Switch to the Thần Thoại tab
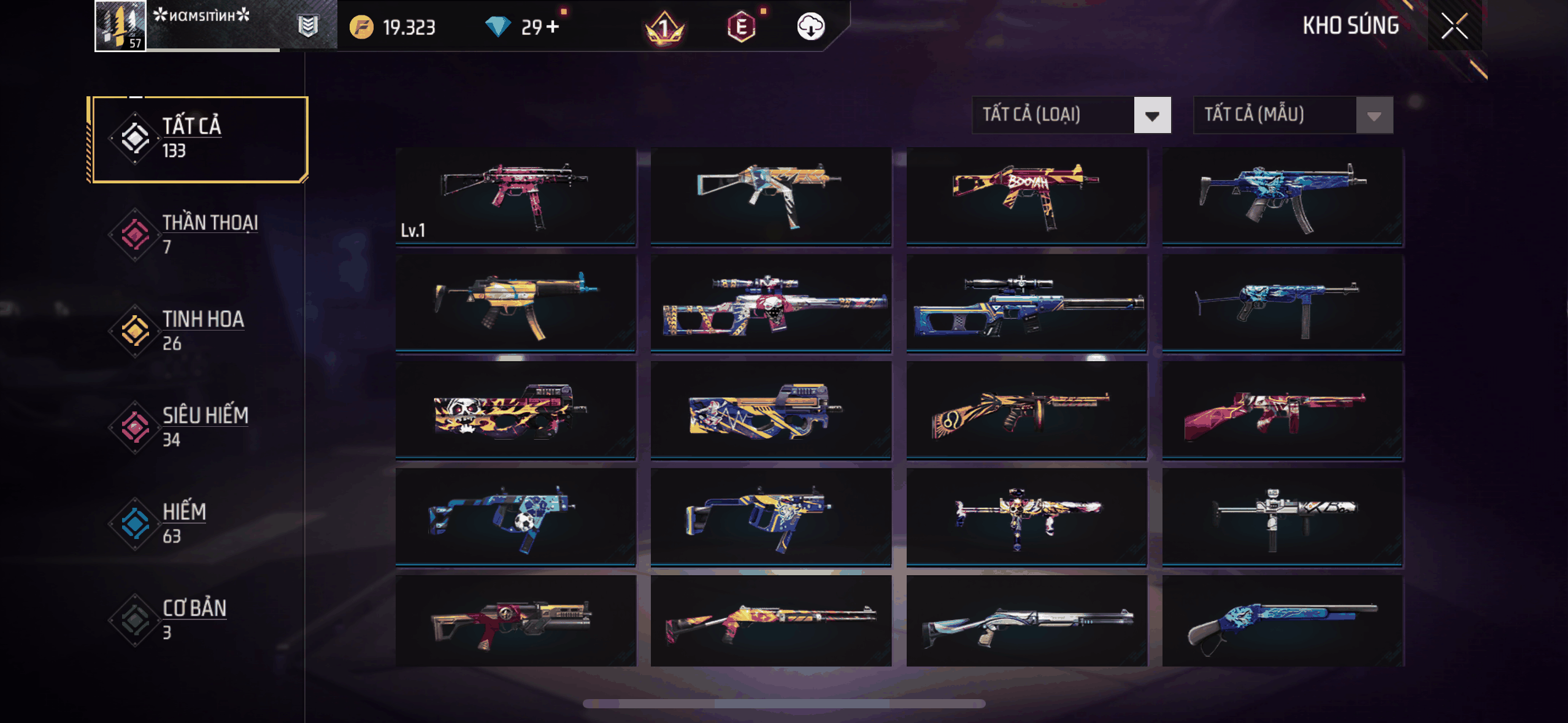The image size is (1568, 723). point(198,234)
